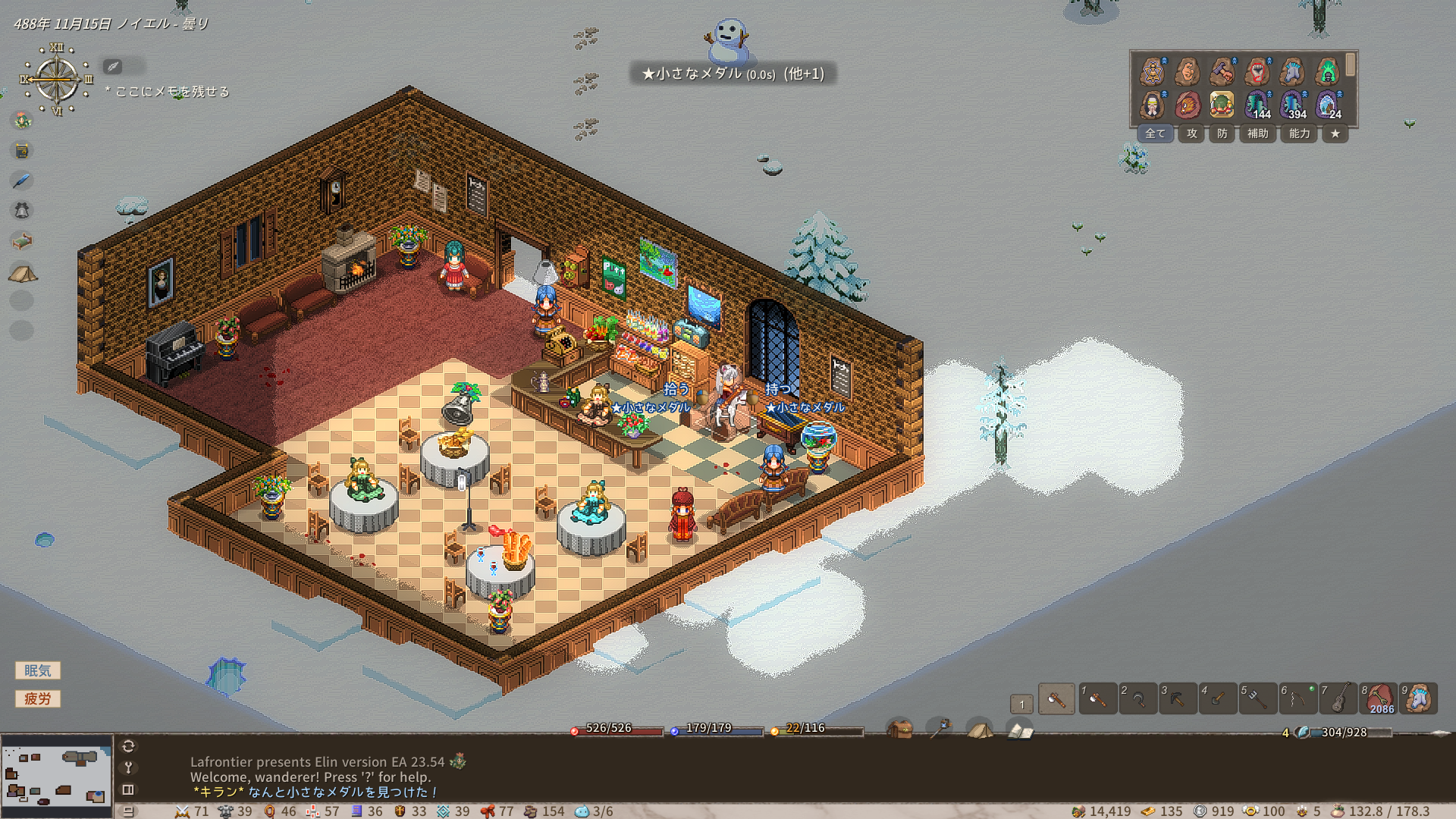Viewport: 1456px width, 819px height.
Task: Open the backpack inventory icon
Action: (x=900, y=730)
